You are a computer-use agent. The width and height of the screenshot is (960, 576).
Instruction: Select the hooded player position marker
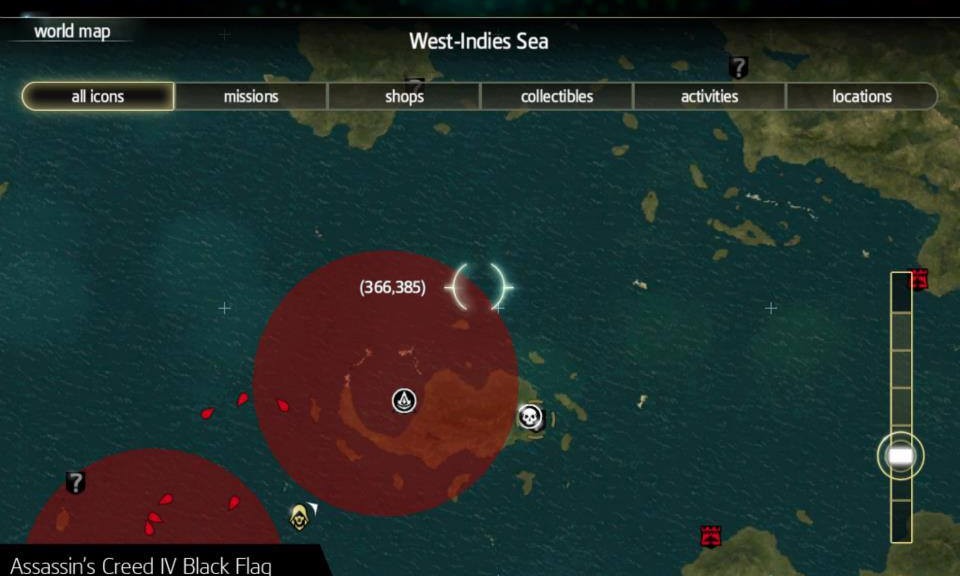coord(299,516)
